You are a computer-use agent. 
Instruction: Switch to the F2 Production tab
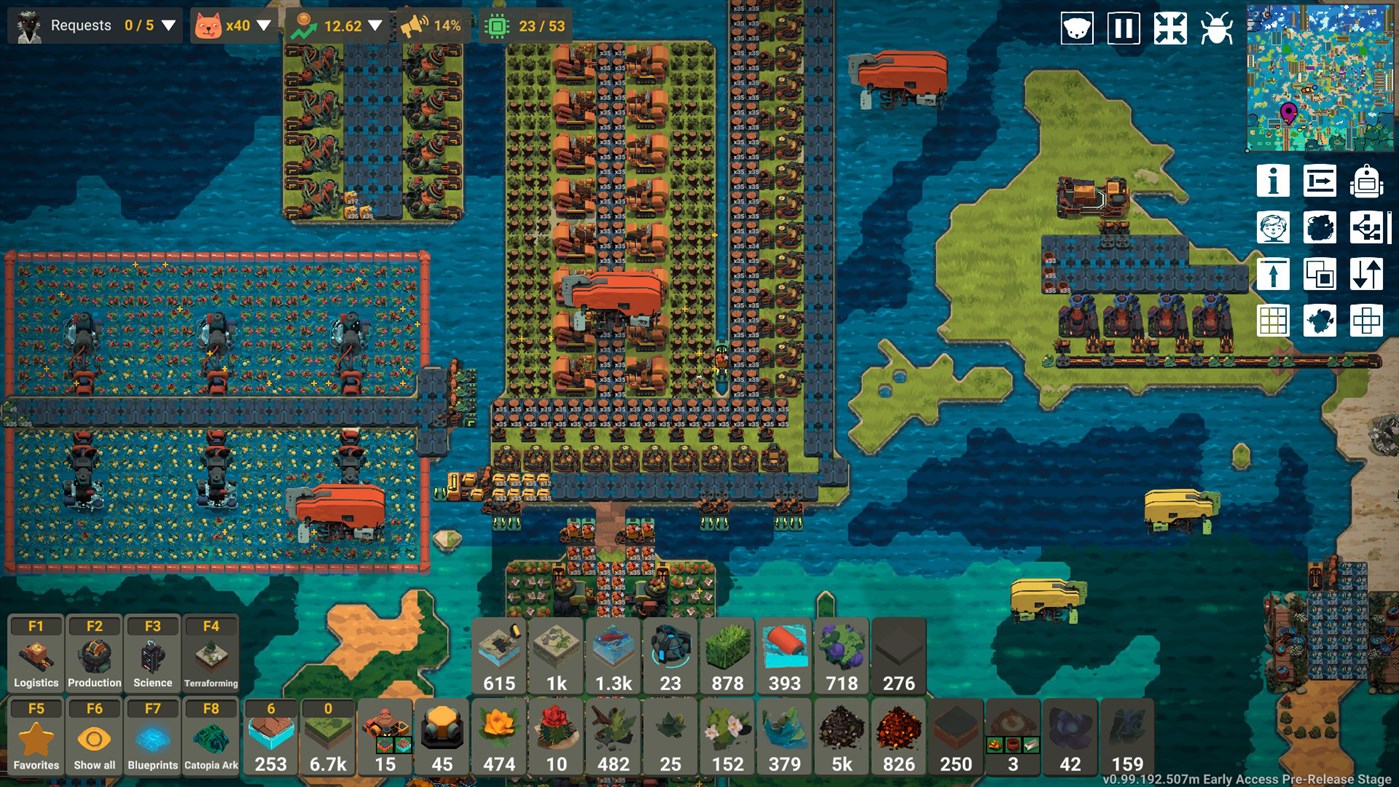tap(94, 651)
